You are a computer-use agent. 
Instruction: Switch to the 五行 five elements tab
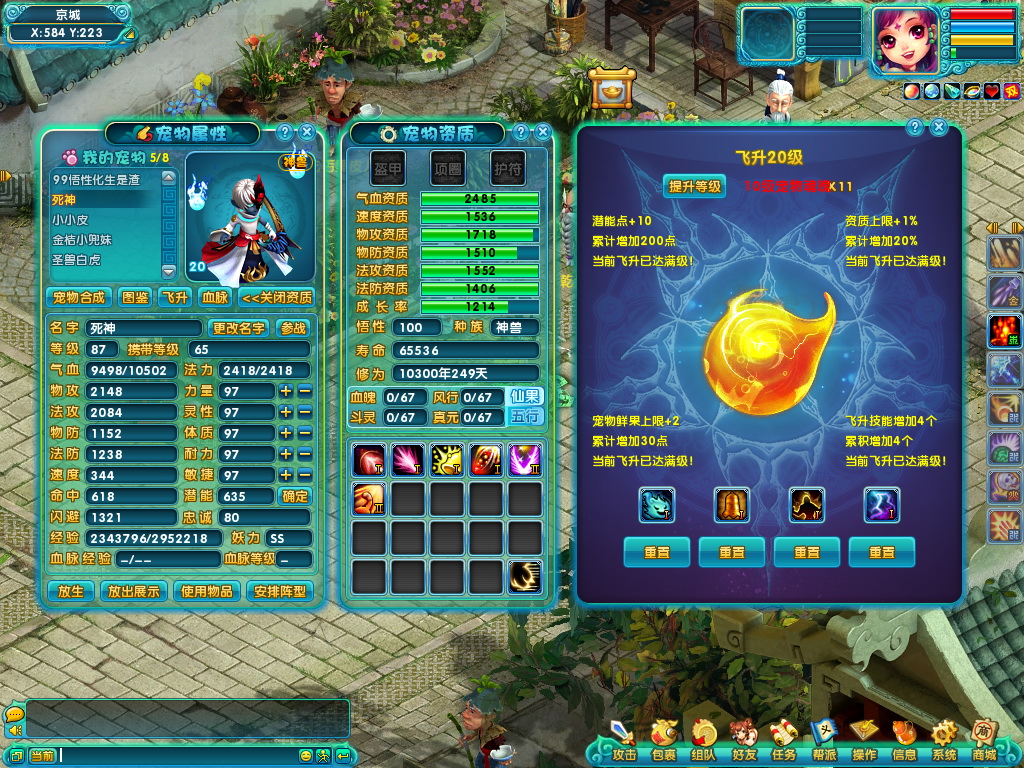tap(526, 416)
